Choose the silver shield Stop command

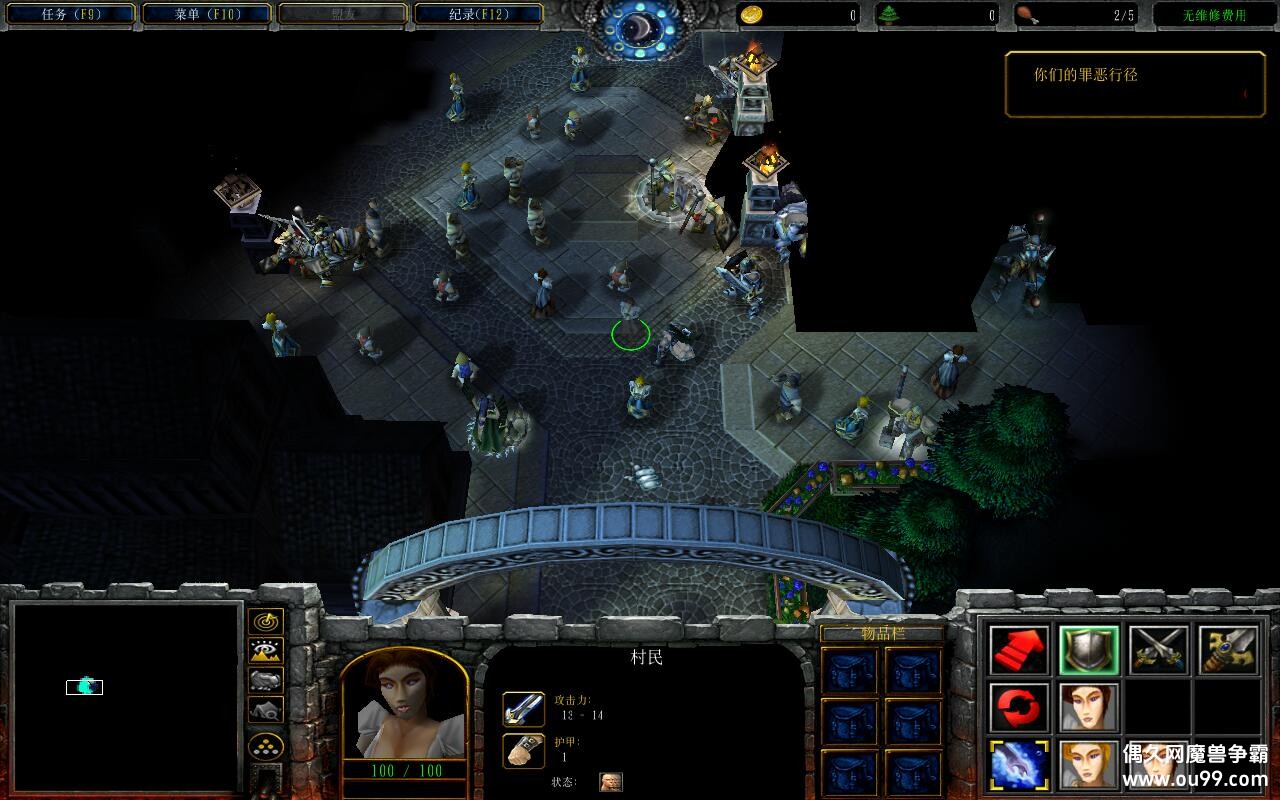(1089, 650)
